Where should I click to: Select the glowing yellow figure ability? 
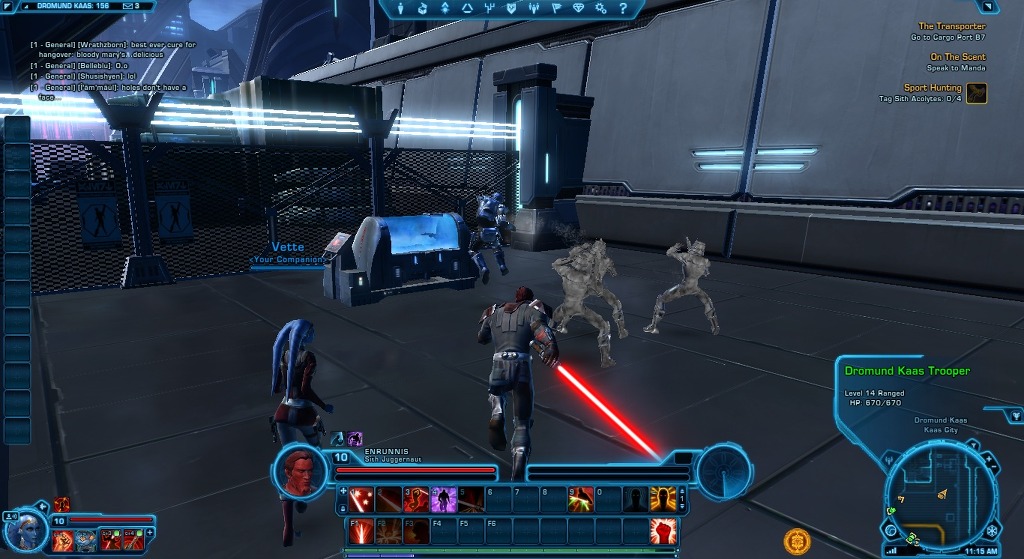(663, 499)
